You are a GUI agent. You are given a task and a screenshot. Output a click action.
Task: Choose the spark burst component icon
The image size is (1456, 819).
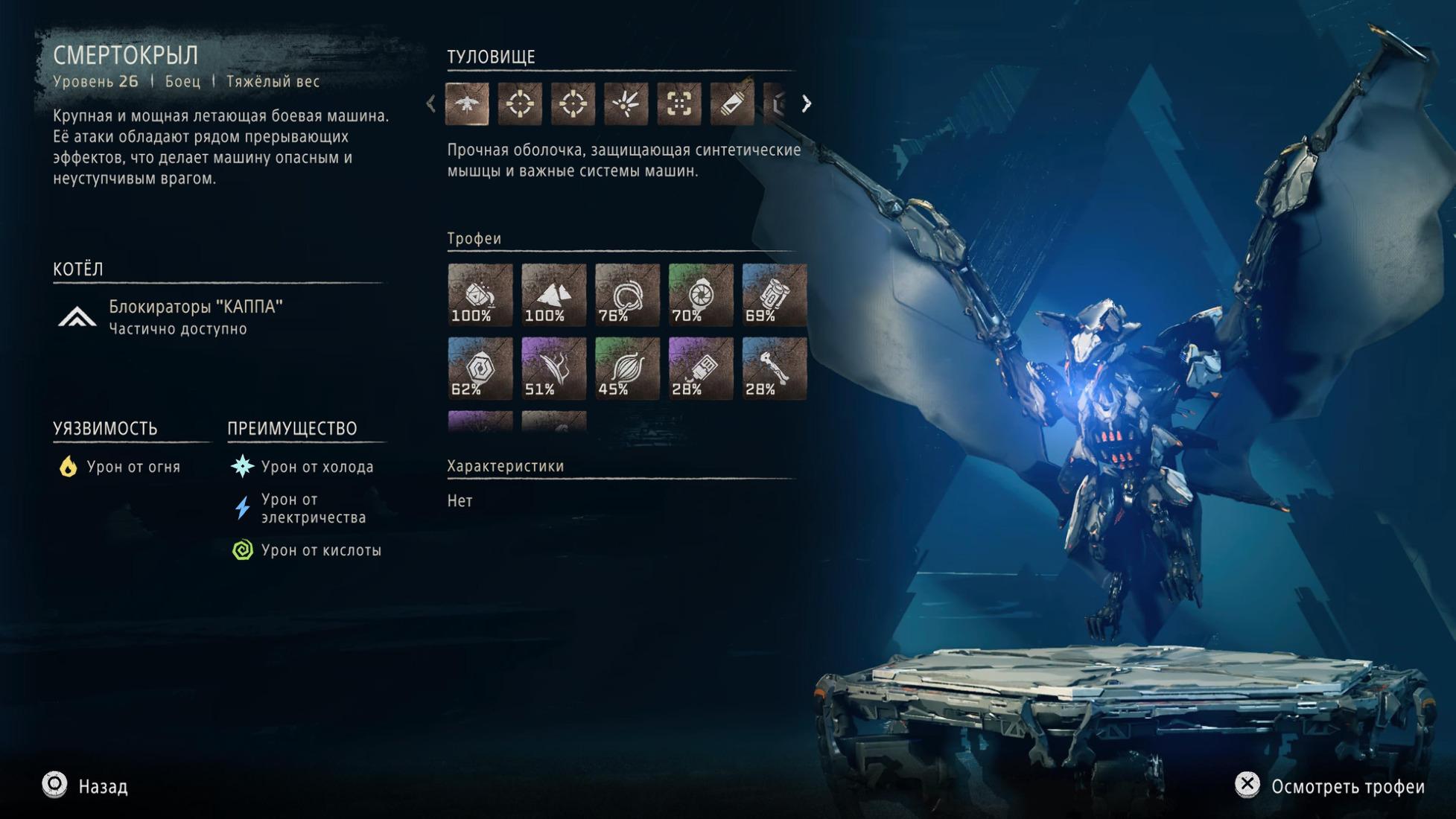point(626,103)
